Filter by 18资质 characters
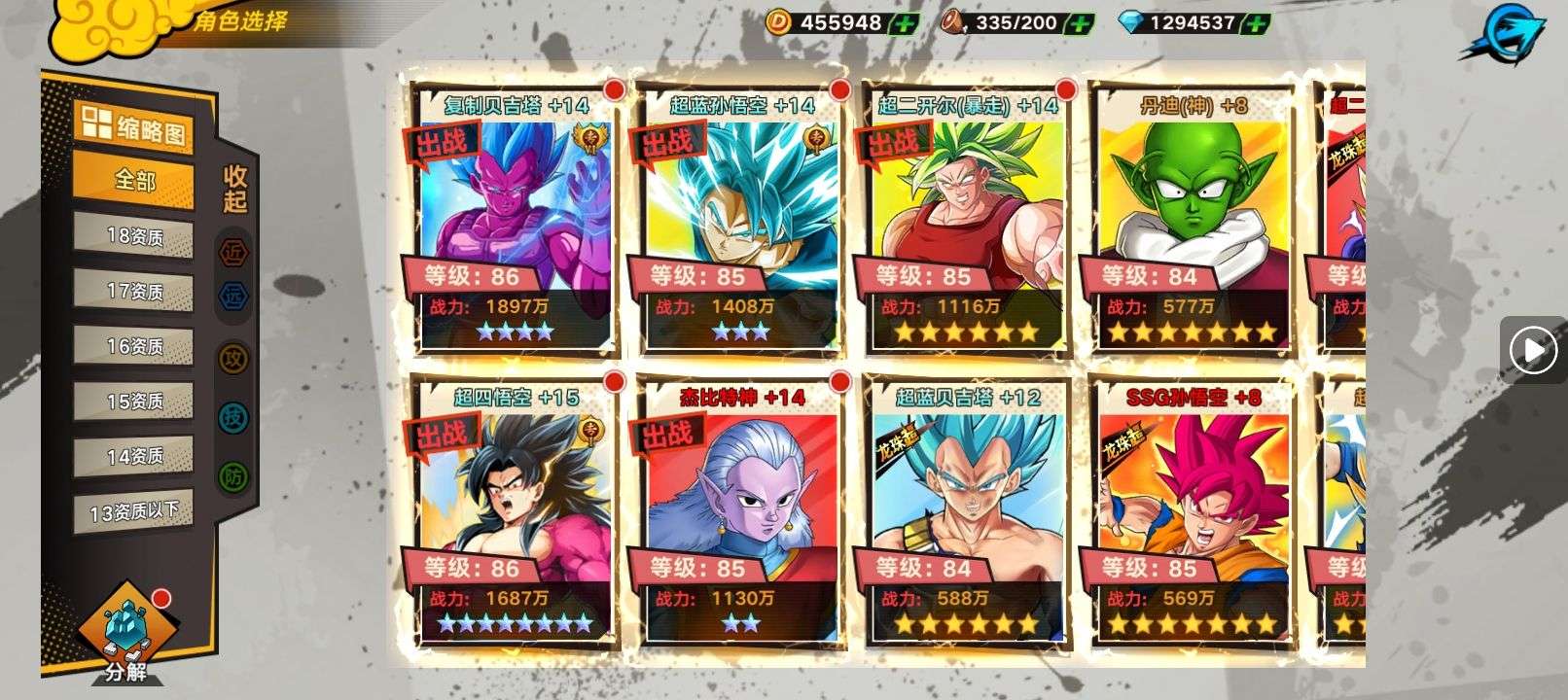 click(x=133, y=236)
